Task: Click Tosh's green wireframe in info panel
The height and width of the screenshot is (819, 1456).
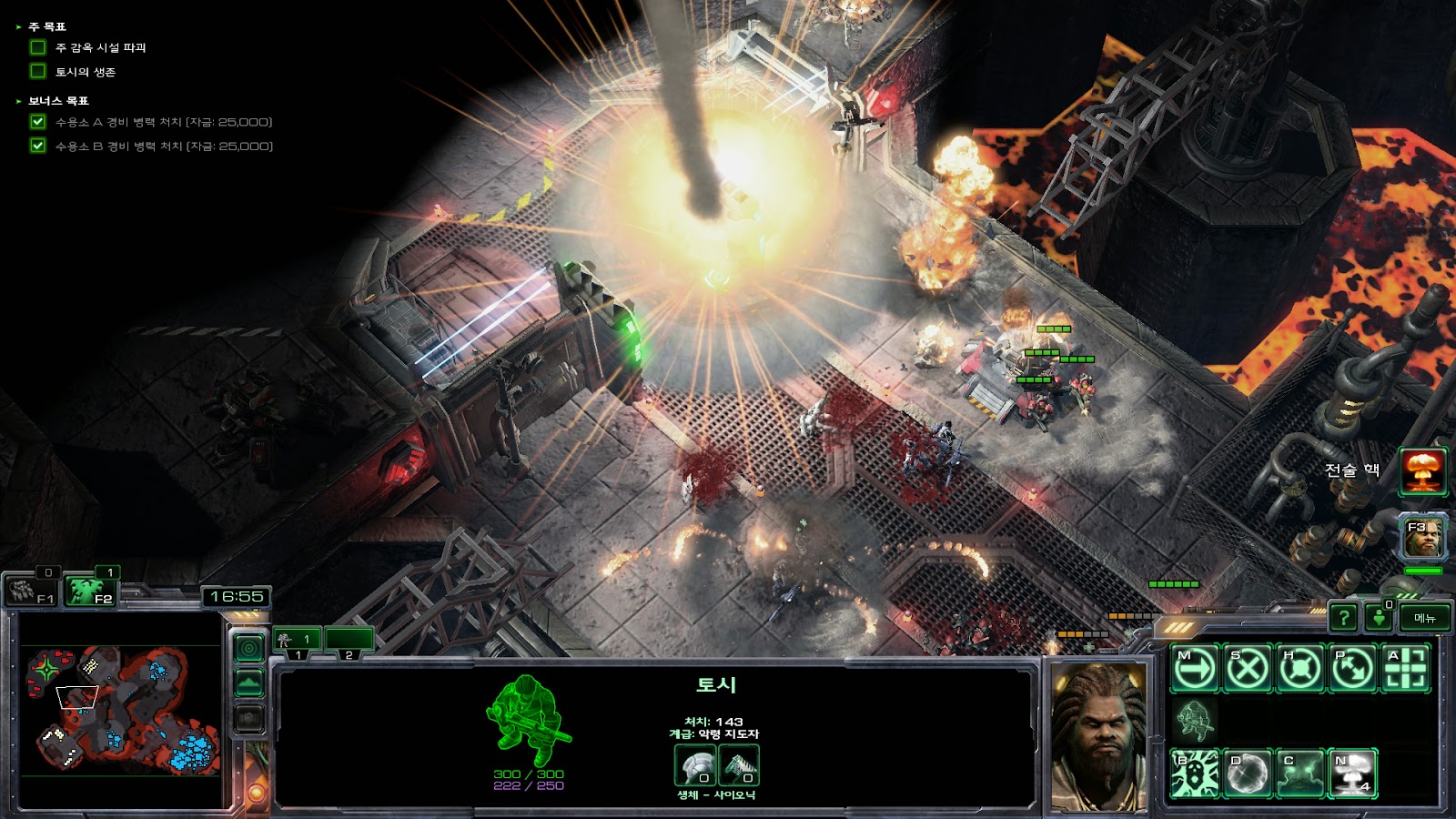Action: (527, 719)
